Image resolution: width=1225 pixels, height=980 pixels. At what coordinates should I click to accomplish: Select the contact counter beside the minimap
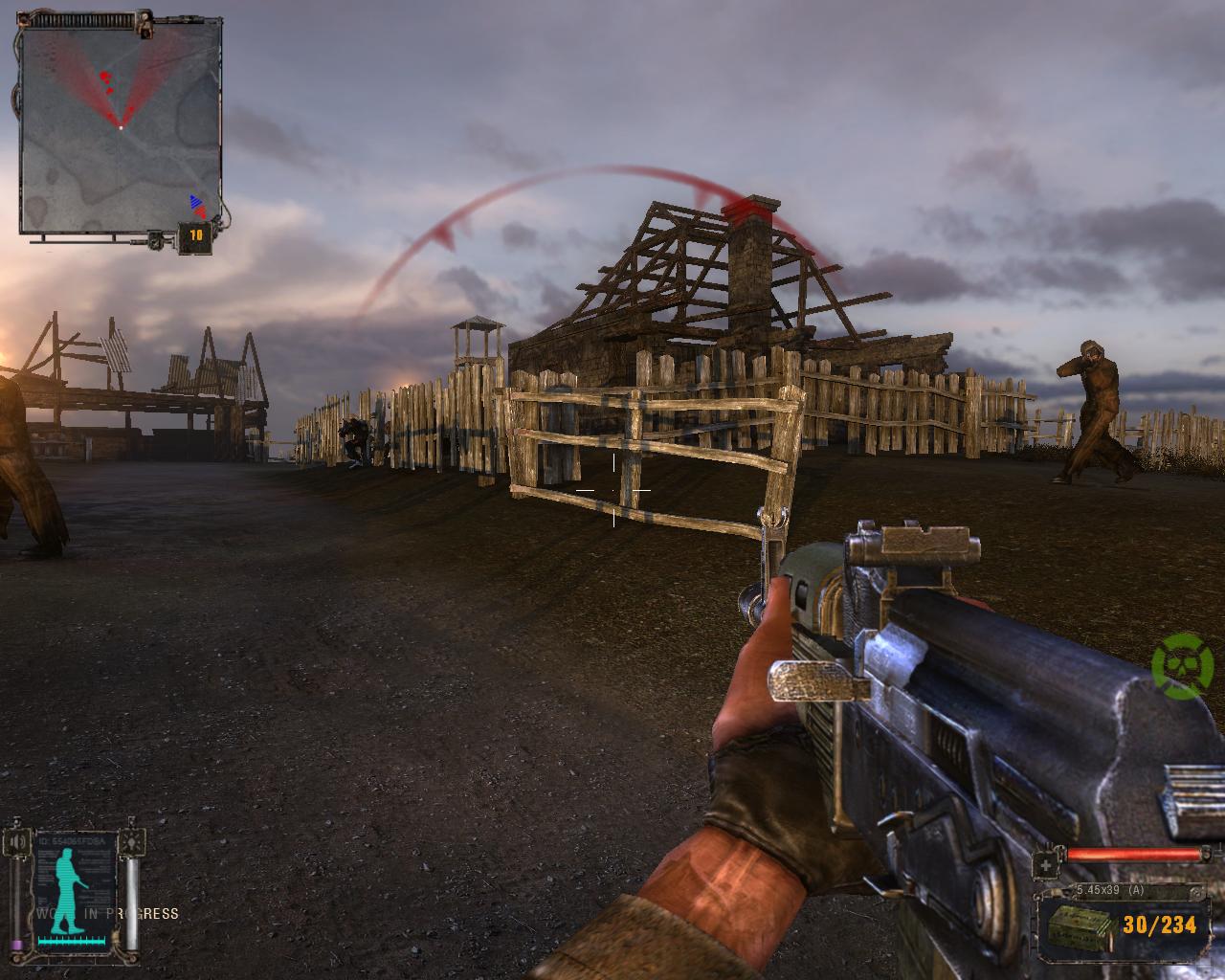(195, 234)
